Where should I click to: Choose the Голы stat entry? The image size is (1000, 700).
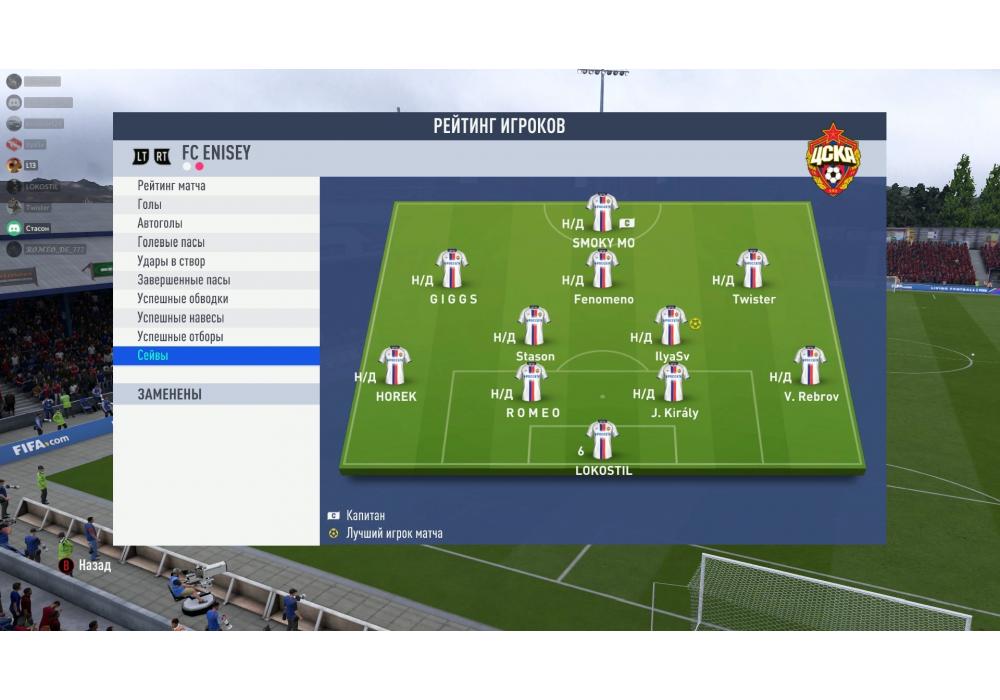tap(150, 205)
